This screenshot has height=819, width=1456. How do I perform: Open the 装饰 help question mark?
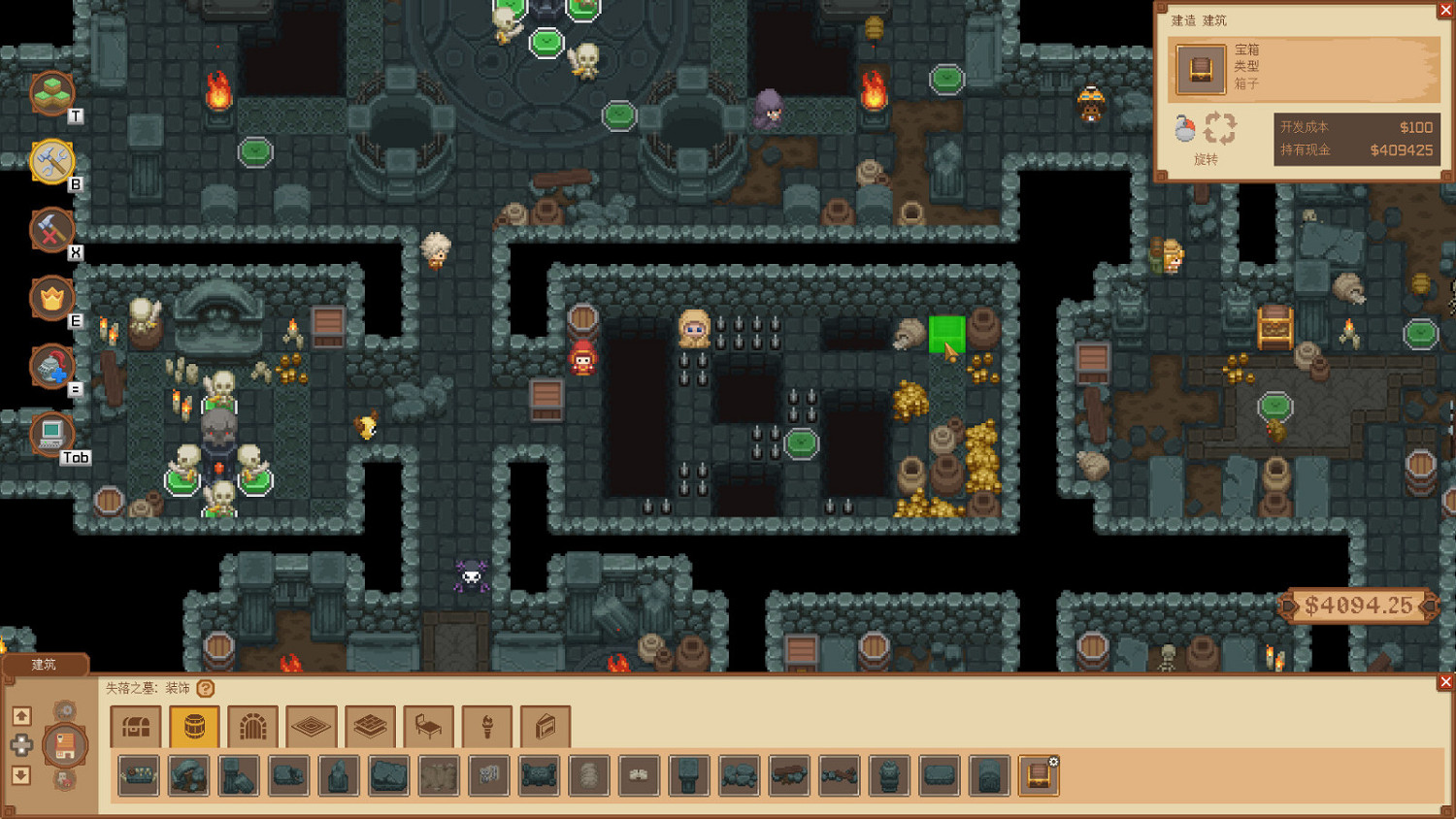click(x=205, y=686)
